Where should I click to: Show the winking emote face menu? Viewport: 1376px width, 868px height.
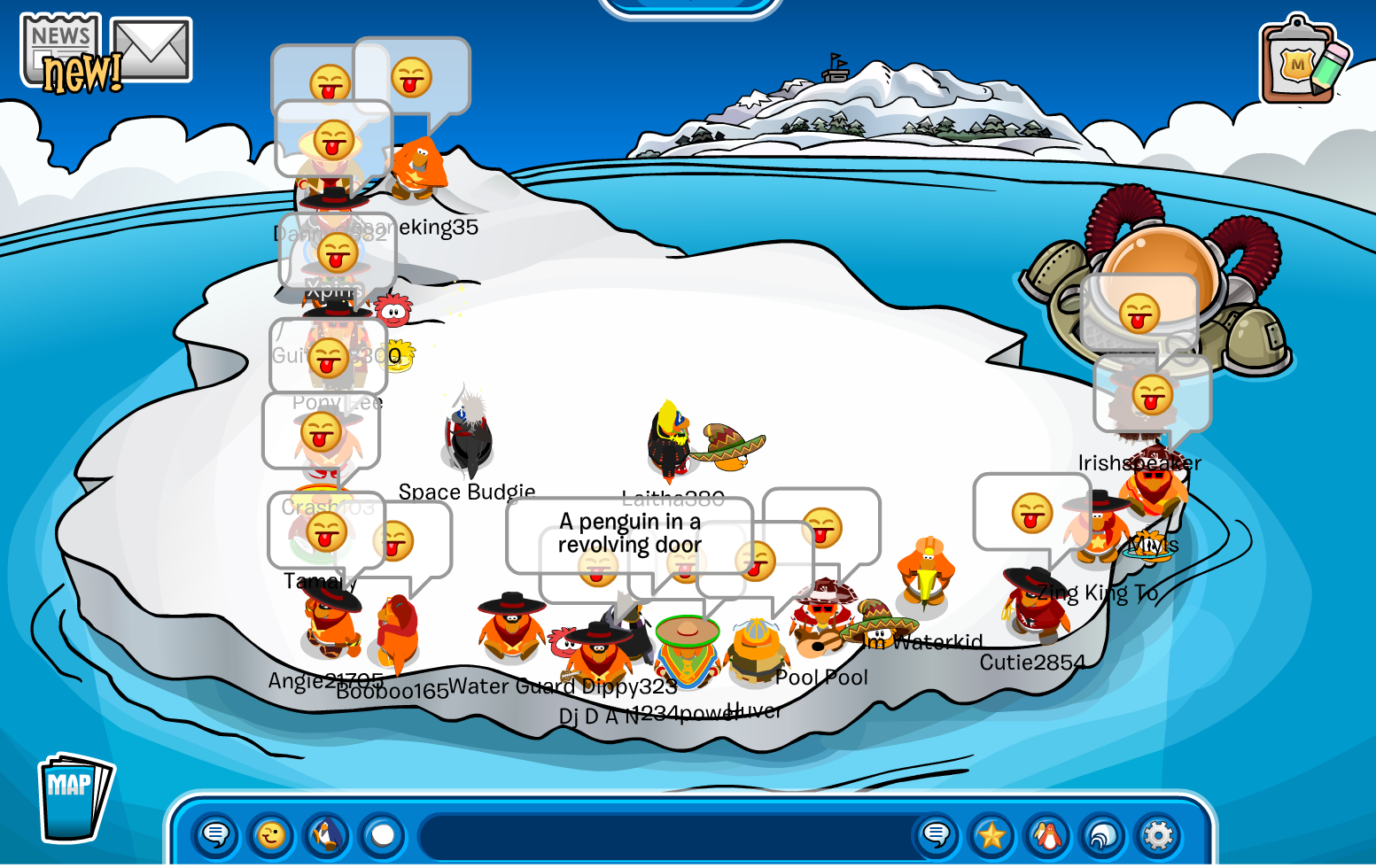[x=271, y=835]
